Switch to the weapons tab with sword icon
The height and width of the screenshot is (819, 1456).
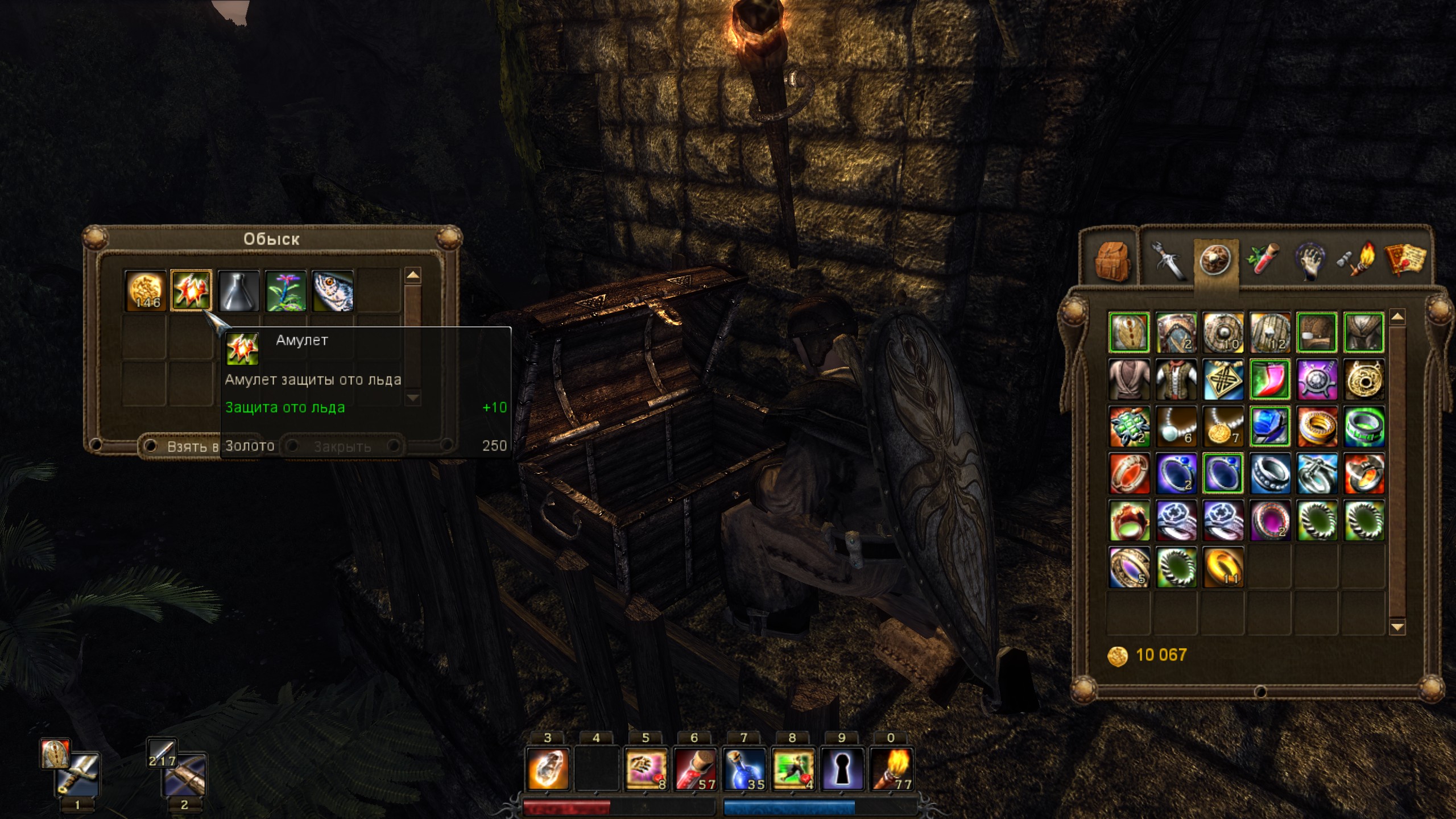1168,260
